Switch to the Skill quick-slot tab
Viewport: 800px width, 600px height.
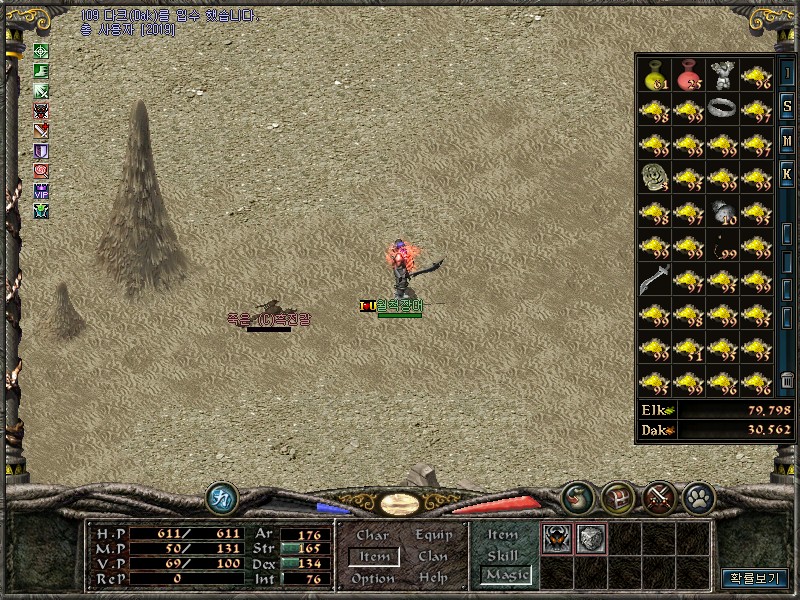coord(502,555)
